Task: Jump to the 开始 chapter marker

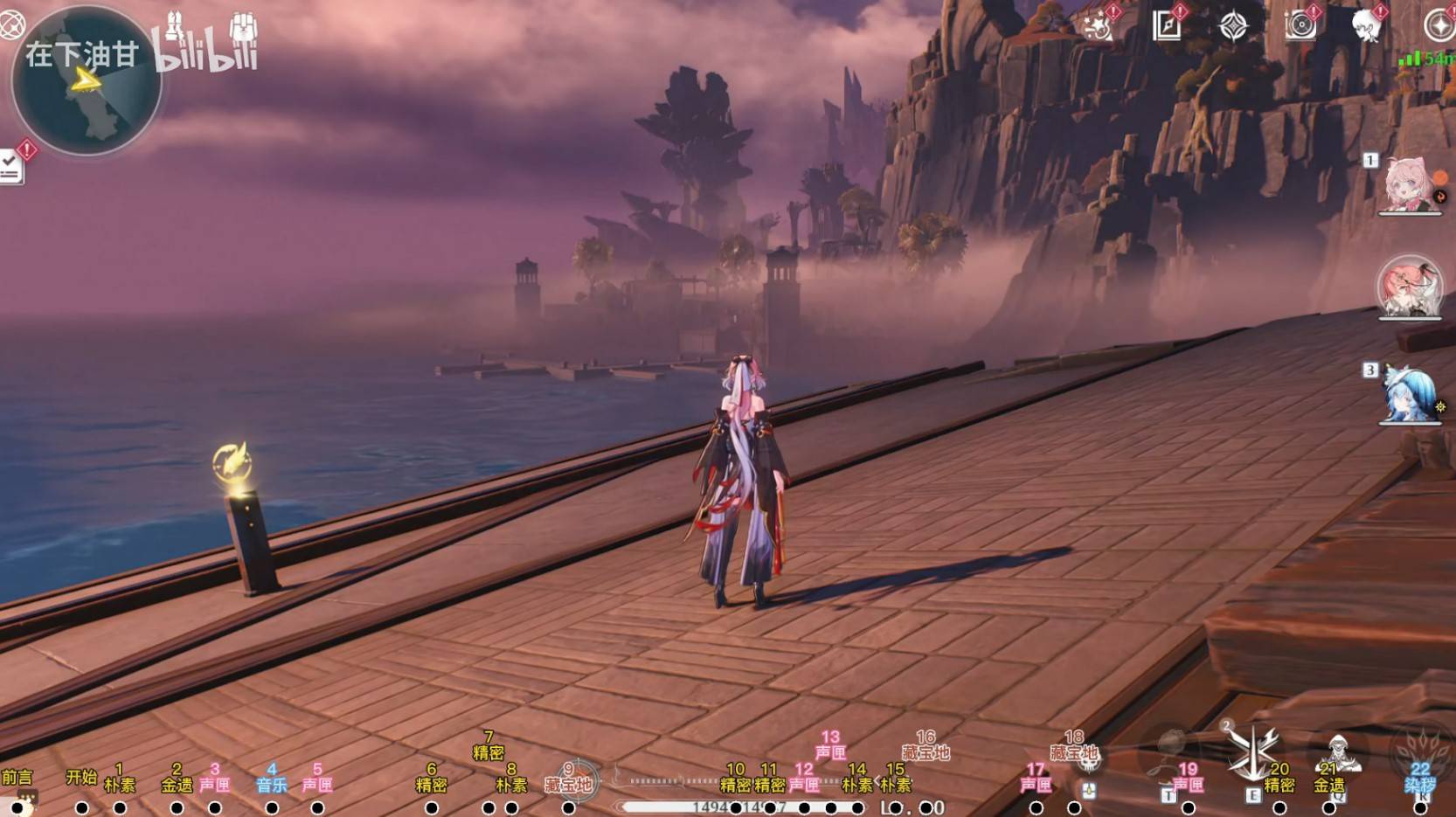Action: pyautogui.click(x=81, y=808)
